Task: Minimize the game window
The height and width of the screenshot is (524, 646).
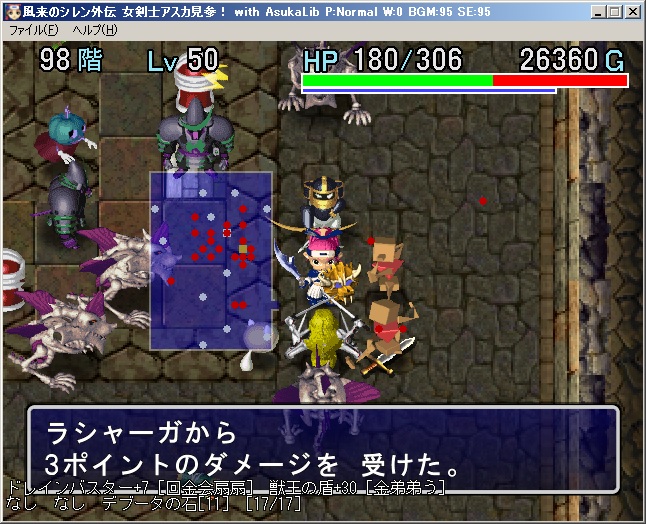Action: [x=598, y=12]
